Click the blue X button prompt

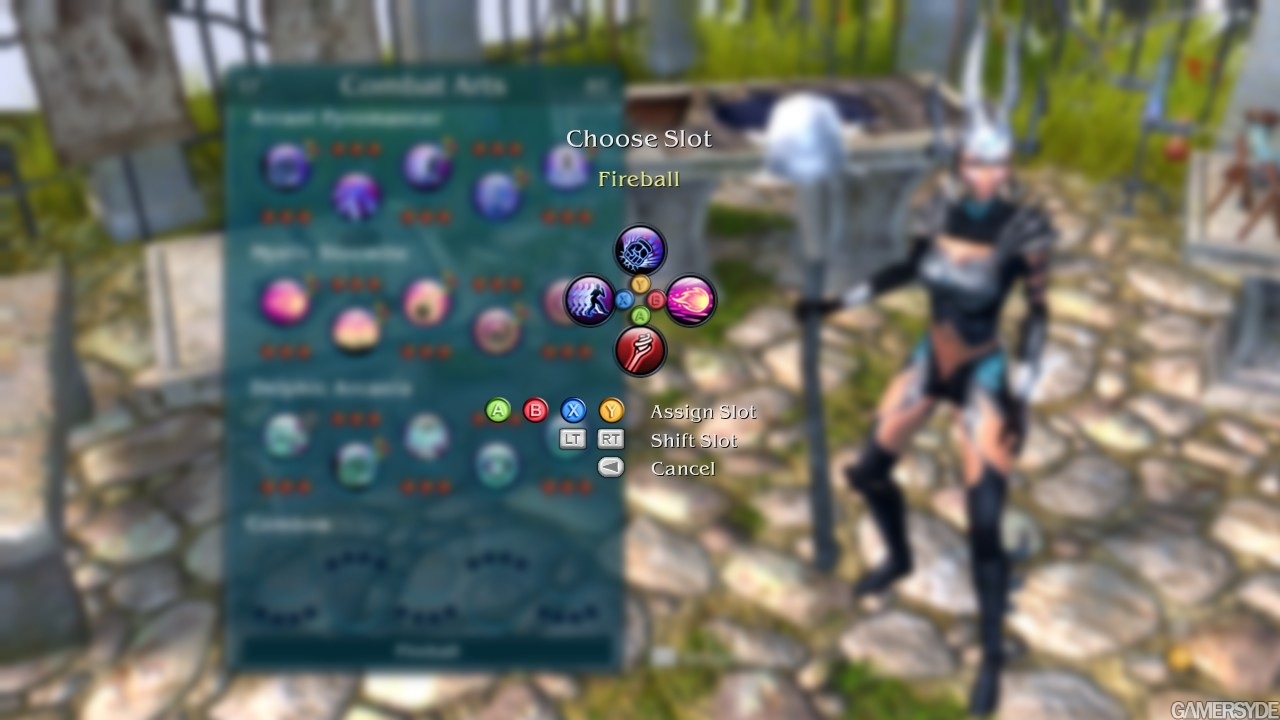pyautogui.click(x=571, y=410)
